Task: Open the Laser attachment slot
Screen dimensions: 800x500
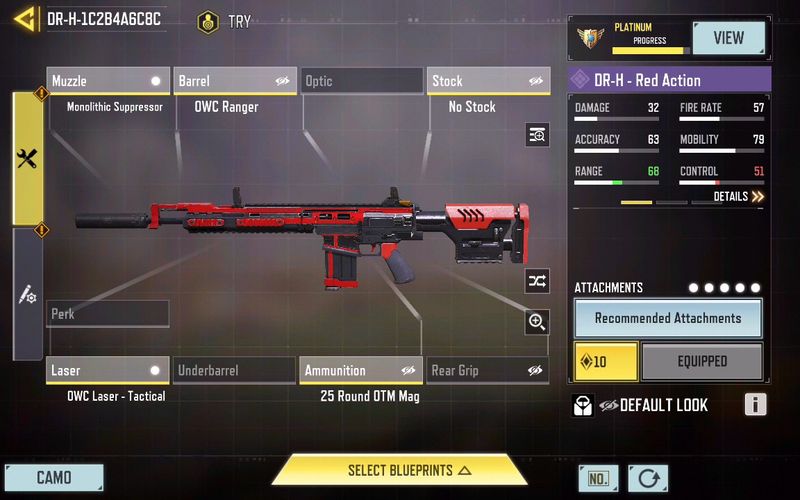Action: pos(108,371)
